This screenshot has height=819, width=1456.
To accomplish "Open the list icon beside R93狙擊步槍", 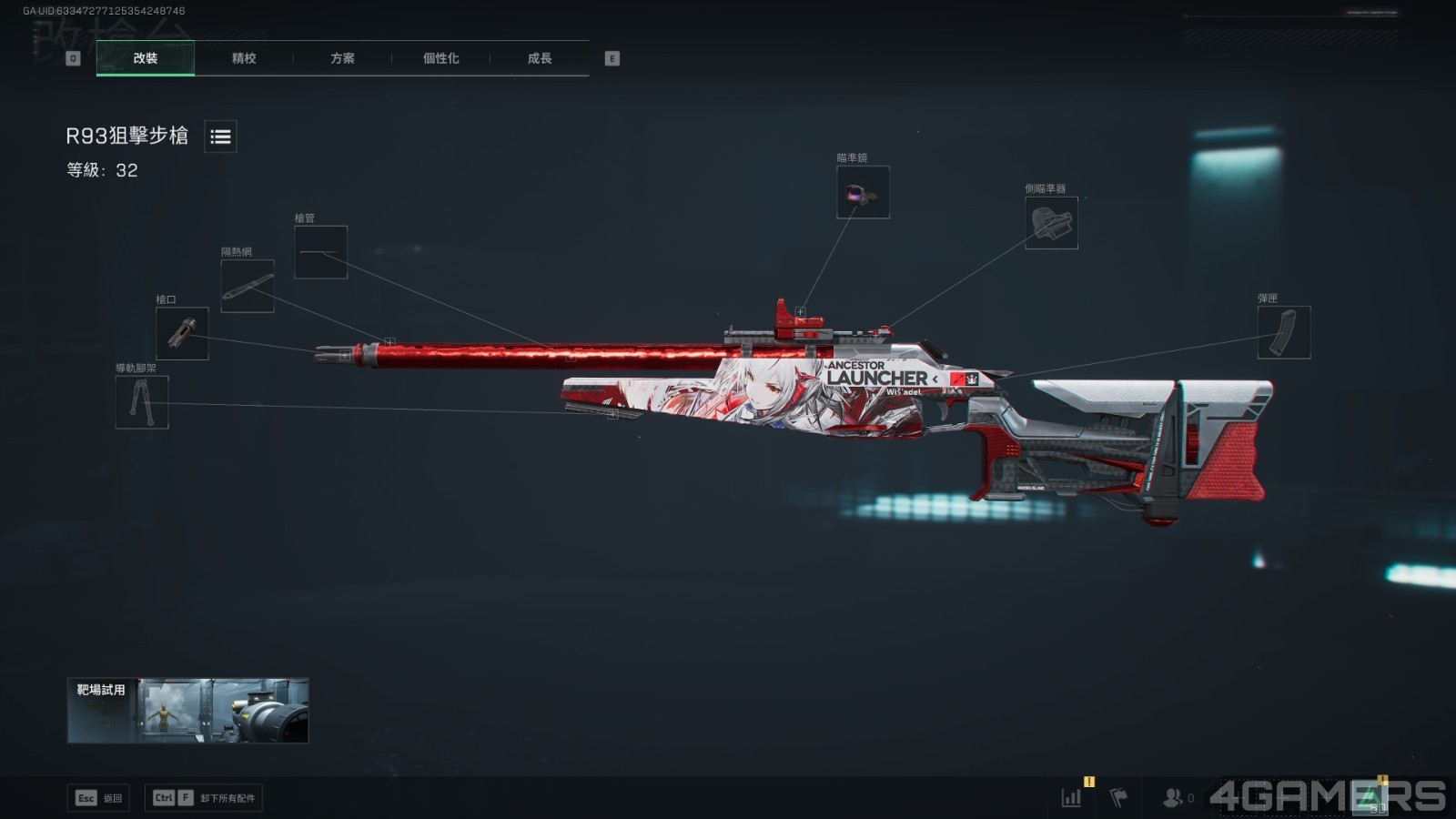I will pyautogui.click(x=220, y=136).
